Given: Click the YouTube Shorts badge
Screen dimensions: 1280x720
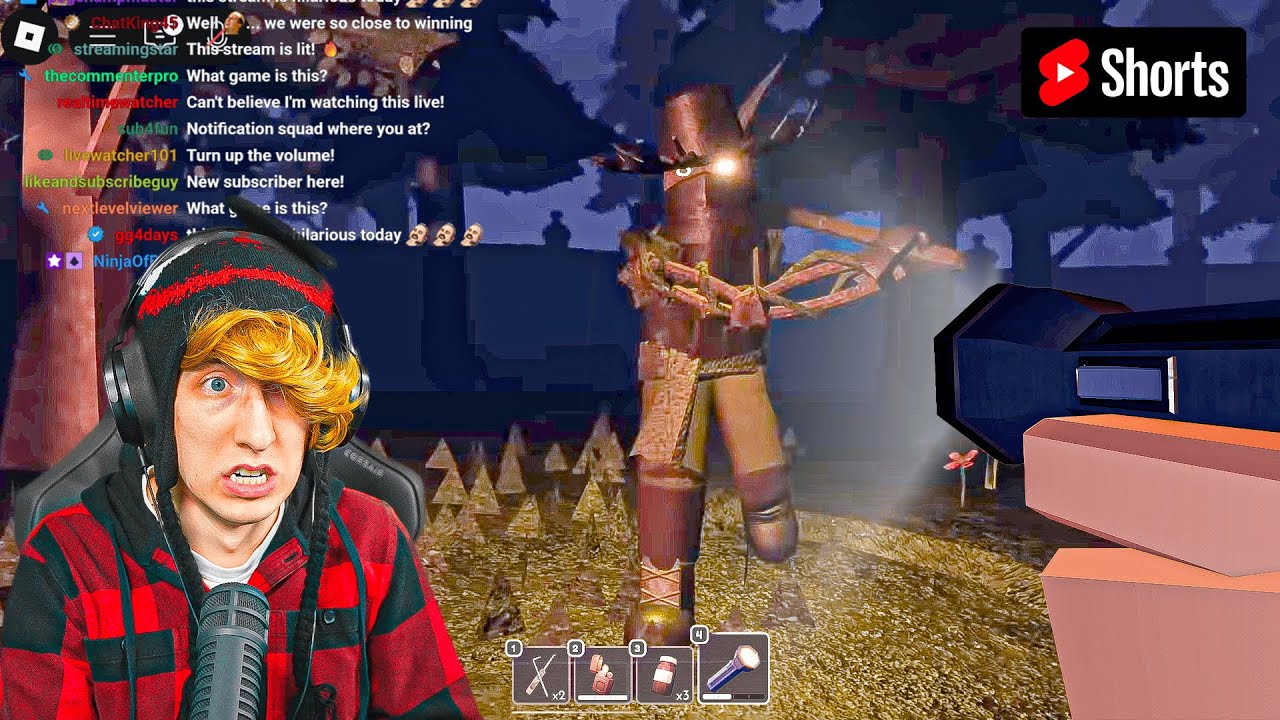Looking at the screenshot, I should [x=1133, y=73].
